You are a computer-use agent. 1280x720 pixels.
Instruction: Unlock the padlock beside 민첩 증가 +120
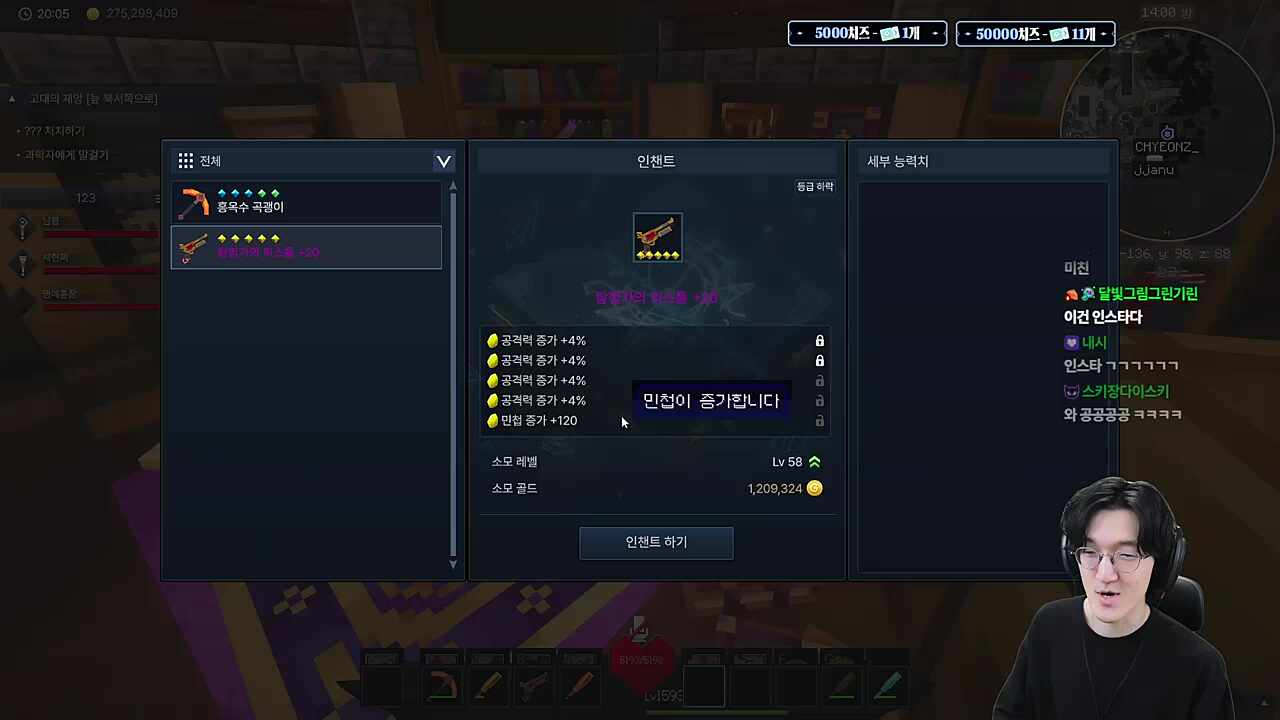(819, 421)
